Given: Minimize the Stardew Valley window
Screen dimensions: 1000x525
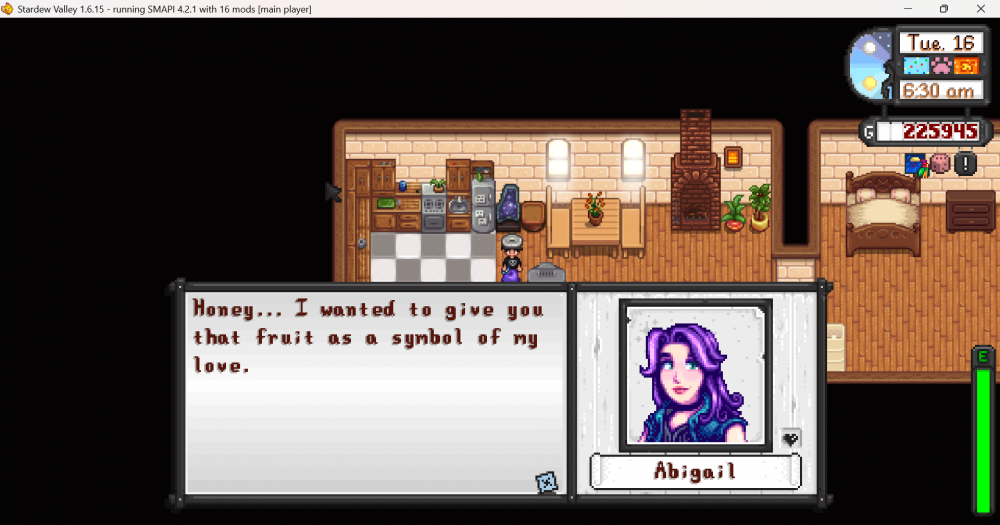Looking at the screenshot, I should coord(897,9).
